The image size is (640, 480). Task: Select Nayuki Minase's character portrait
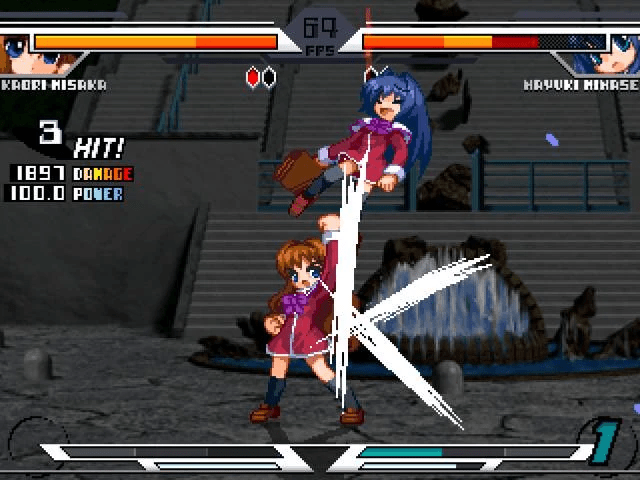(622, 50)
